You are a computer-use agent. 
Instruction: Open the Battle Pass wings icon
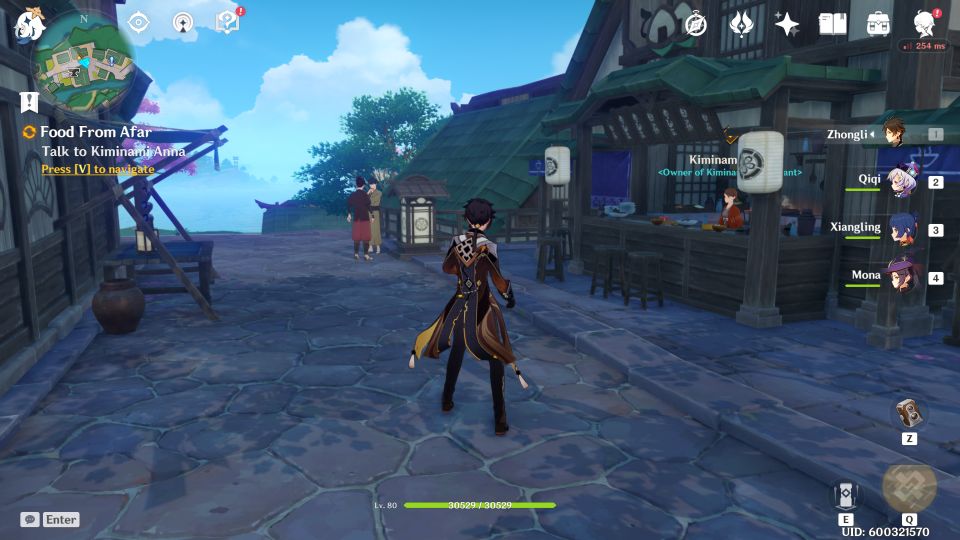(x=741, y=24)
